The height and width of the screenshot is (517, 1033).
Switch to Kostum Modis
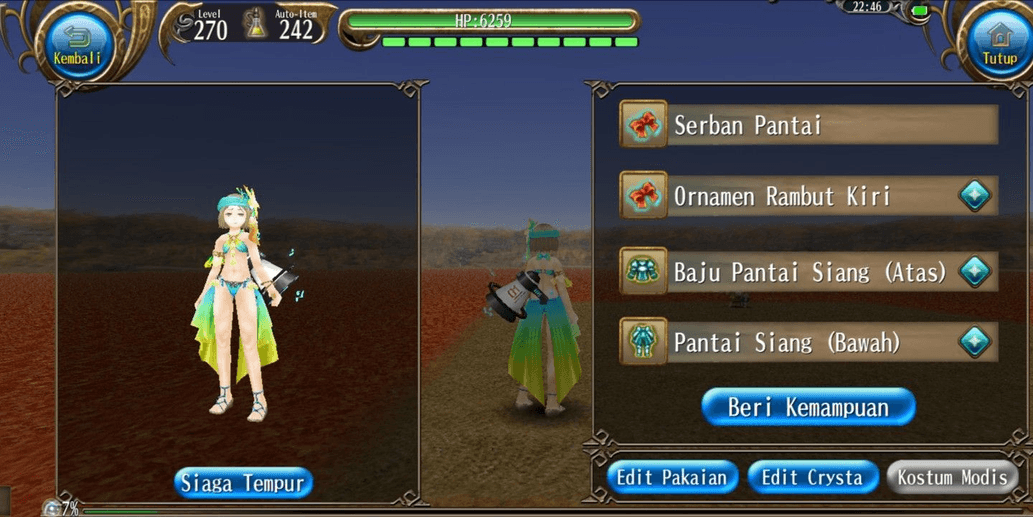pyautogui.click(x=952, y=477)
